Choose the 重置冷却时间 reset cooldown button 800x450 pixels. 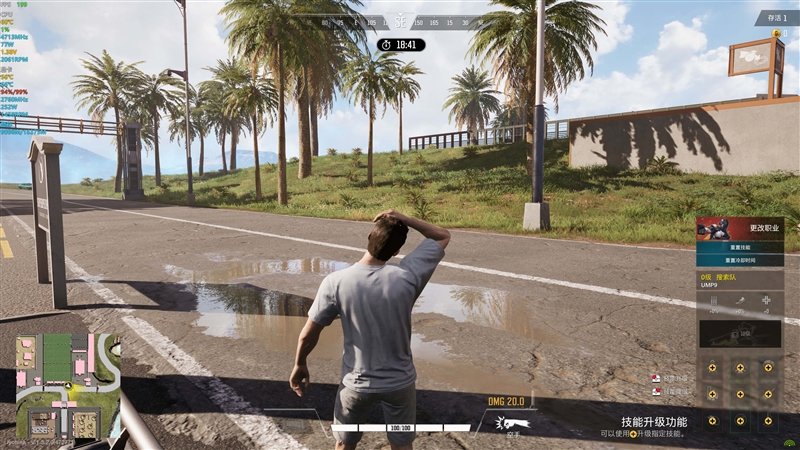pyautogui.click(x=740, y=259)
